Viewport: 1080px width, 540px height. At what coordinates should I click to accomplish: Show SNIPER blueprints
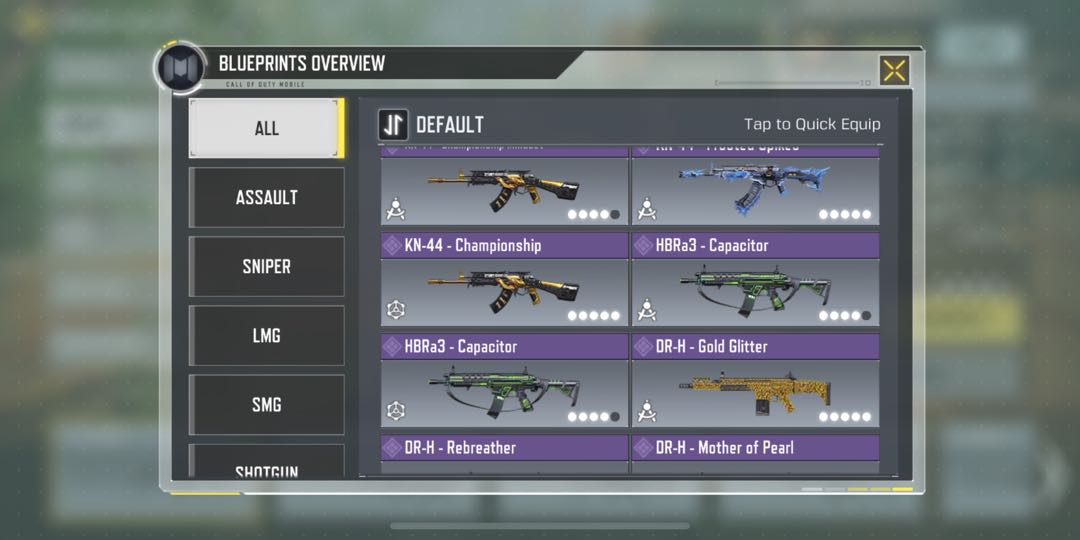[x=266, y=266]
